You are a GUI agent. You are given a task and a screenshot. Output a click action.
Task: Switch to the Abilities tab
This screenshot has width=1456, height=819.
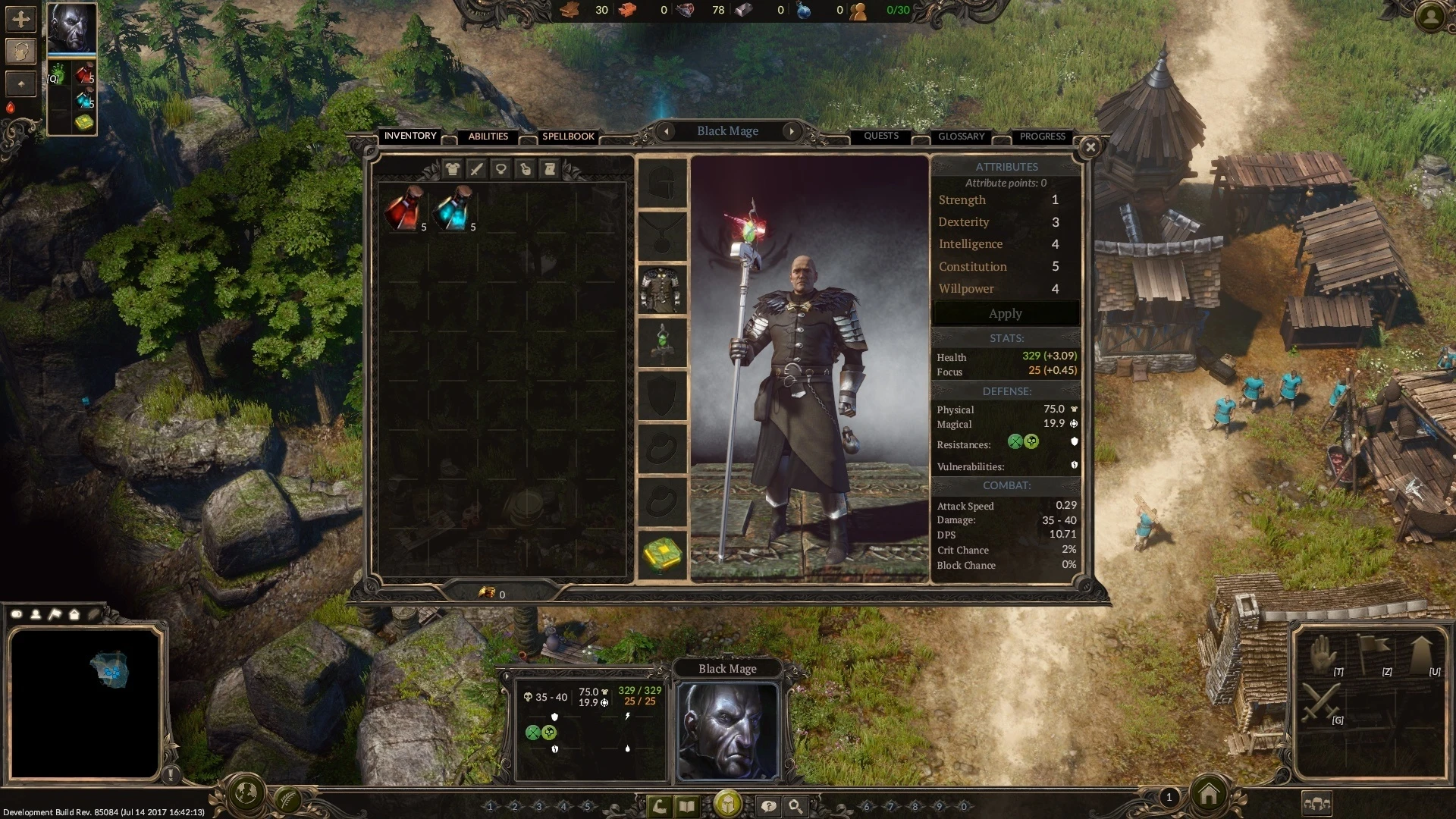488,136
